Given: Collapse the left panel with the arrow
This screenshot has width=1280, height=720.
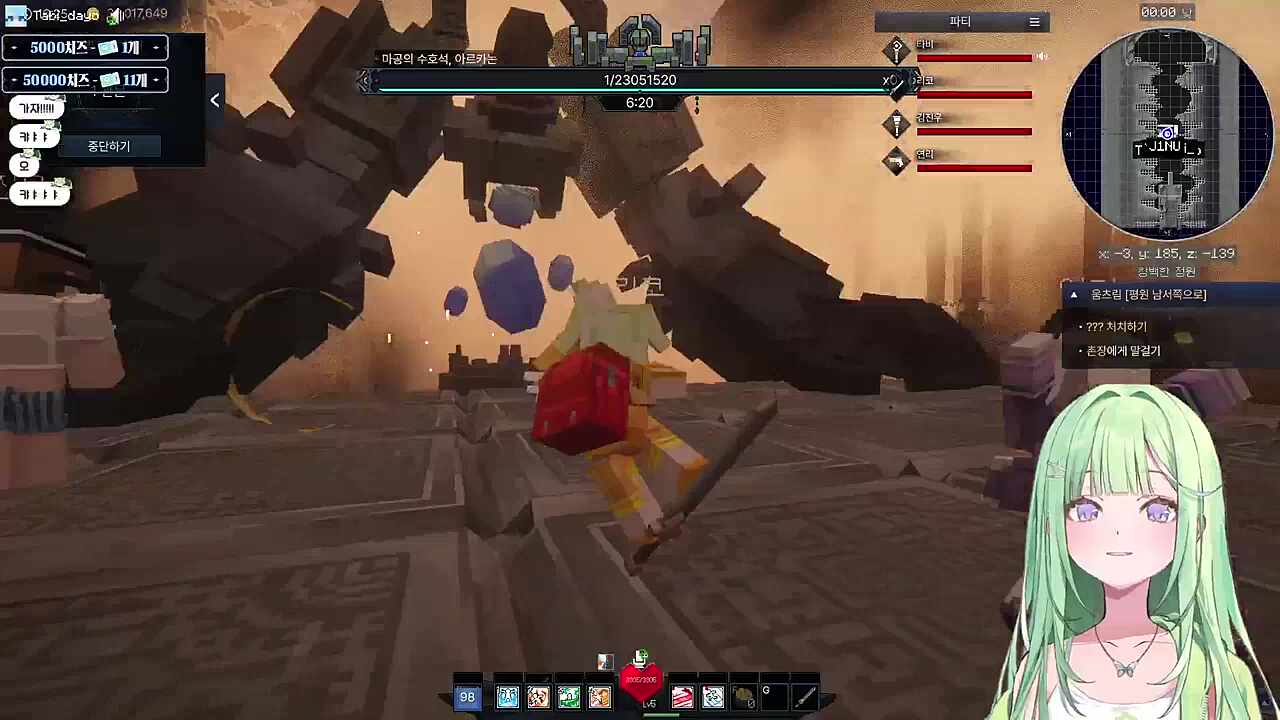Looking at the screenshot, I should (x=215, y=100).
